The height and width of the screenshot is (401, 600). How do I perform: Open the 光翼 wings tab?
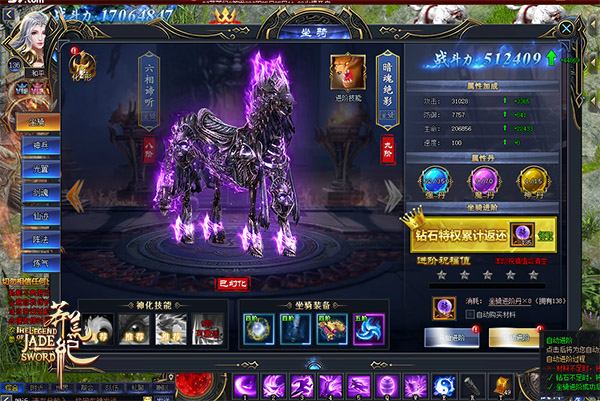click(x=41, y=168)
